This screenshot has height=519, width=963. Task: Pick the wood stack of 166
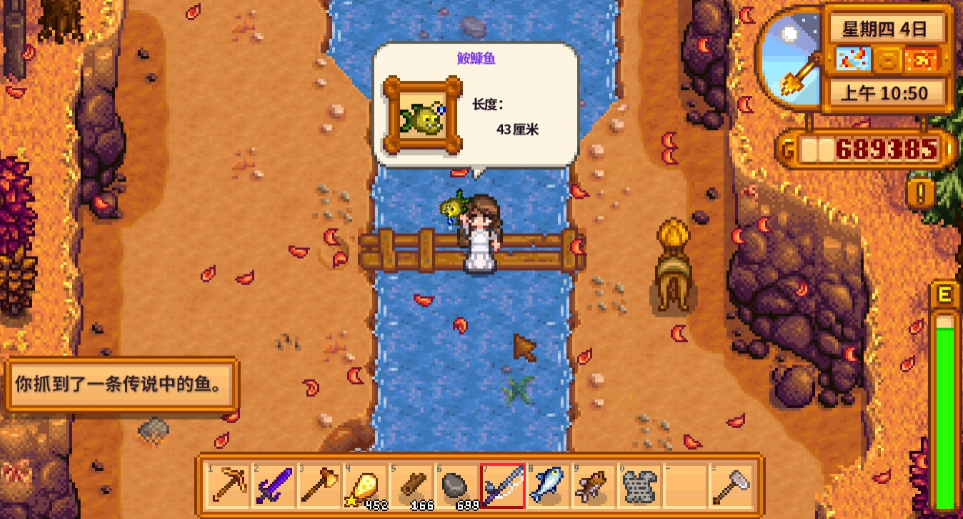click(408, 485)
